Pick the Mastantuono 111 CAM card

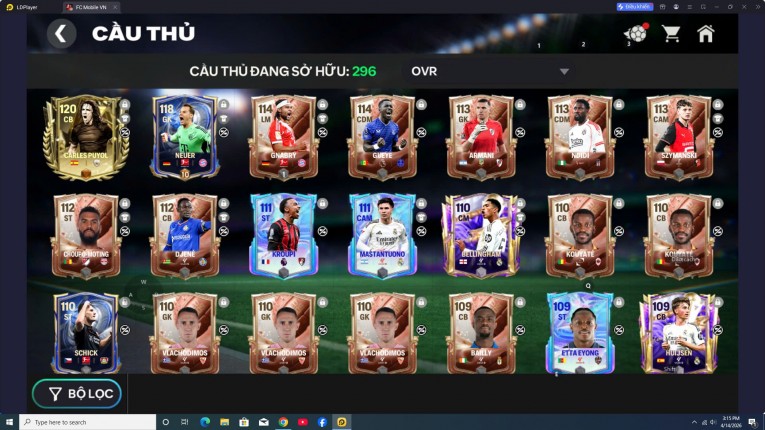coord(382,236)
